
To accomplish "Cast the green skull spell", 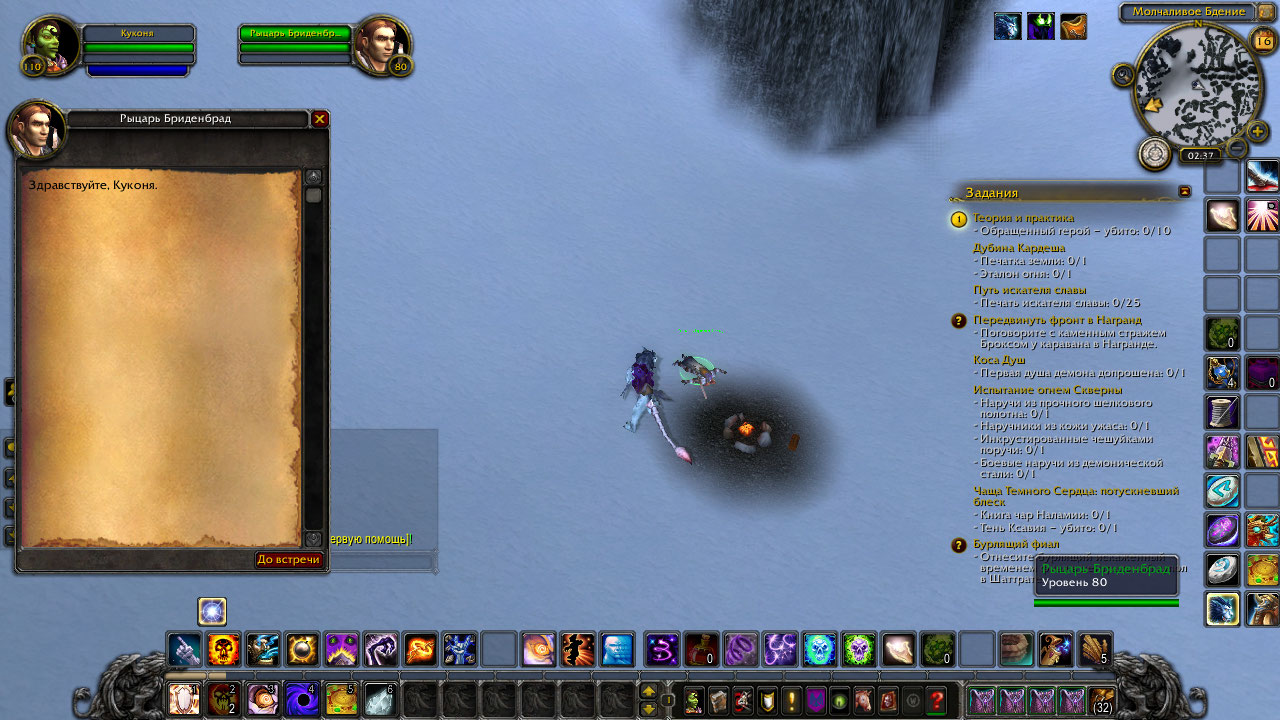I will (859, 650).
